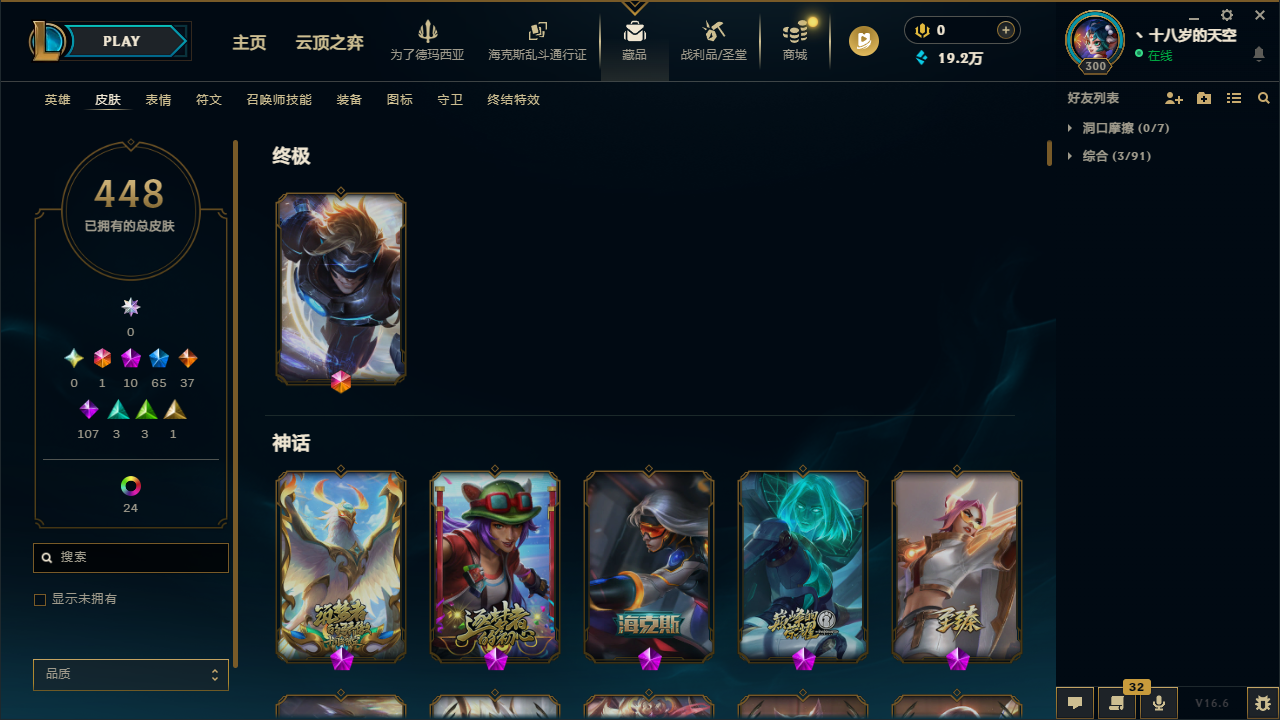Screen dimensions: 1280x720
Task: Click the chroma color wheel showing 24
Action: pos(130,486)
